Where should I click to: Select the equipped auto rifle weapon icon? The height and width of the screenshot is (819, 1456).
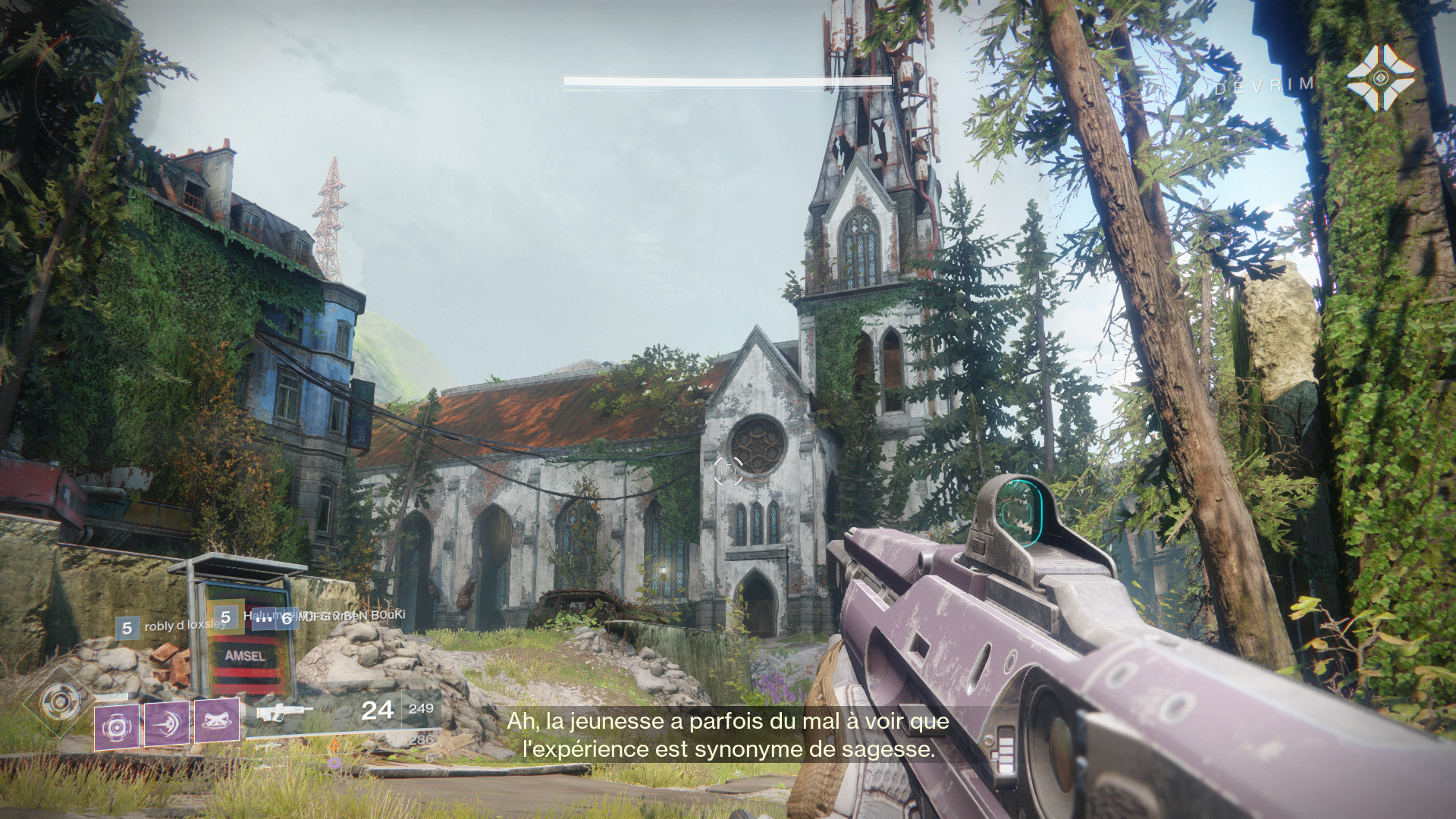coord(284,714)
